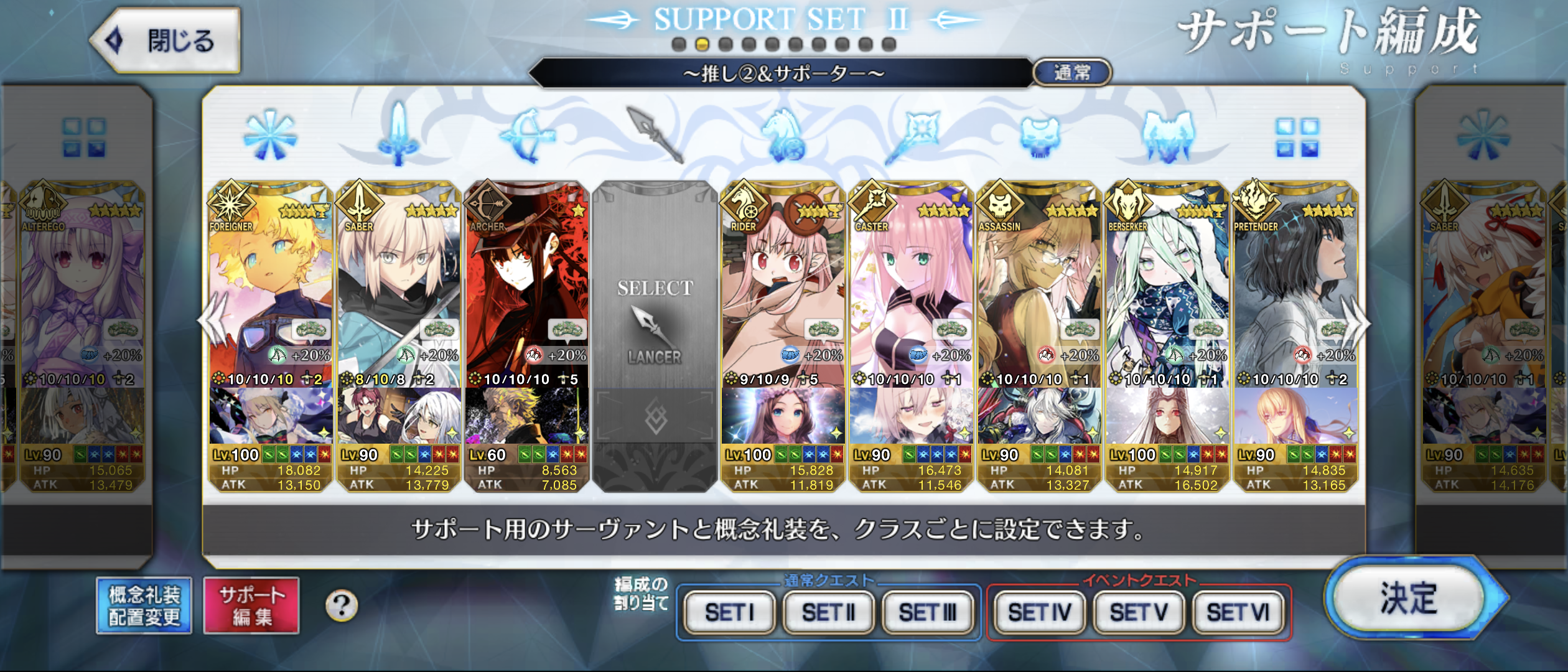Open サポート編集 edit button
1568x672 pixels.
pyautogui.click(x=251, y=605)
